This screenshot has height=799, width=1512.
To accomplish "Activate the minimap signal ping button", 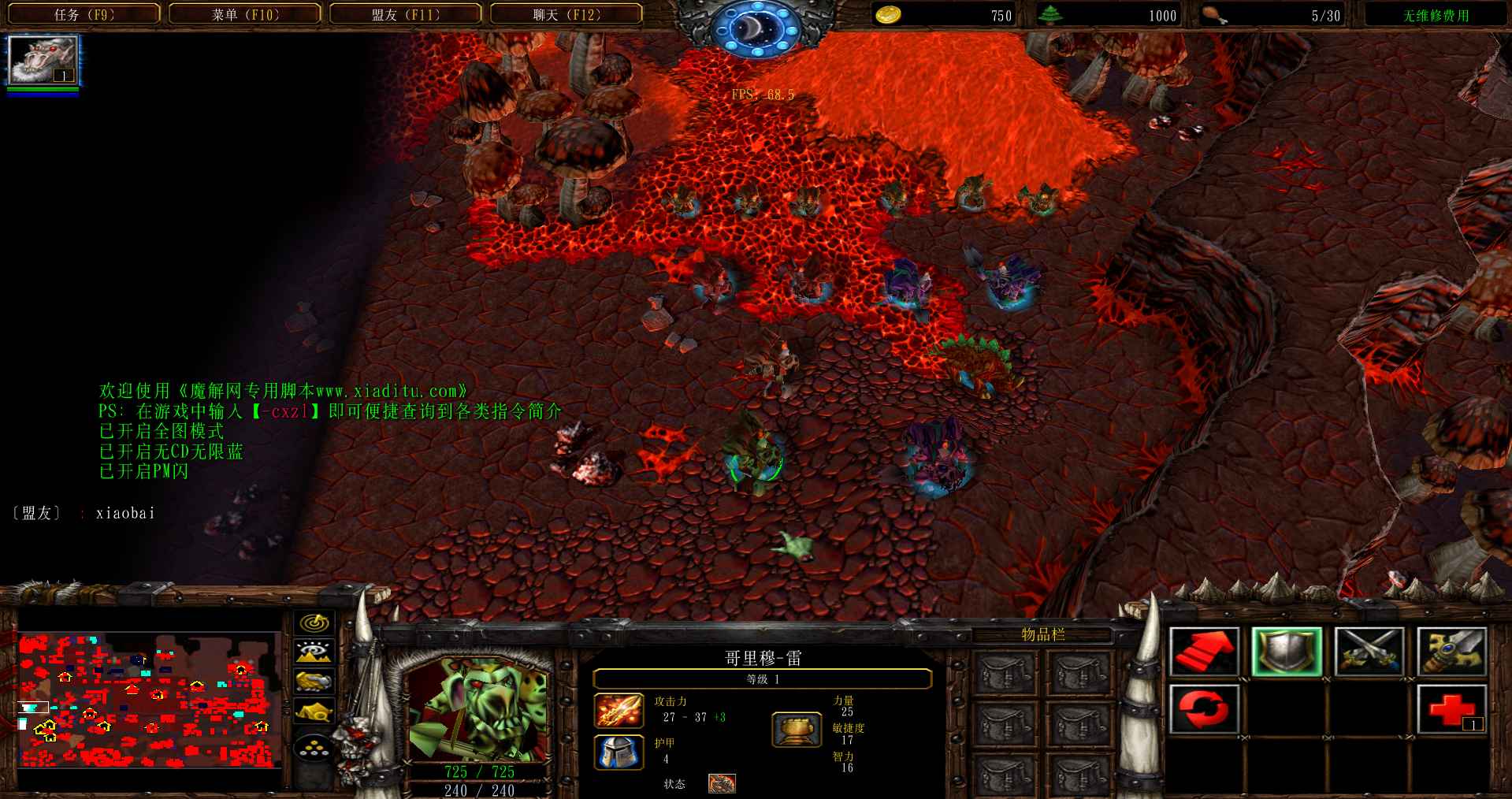I will pos(314,622).
